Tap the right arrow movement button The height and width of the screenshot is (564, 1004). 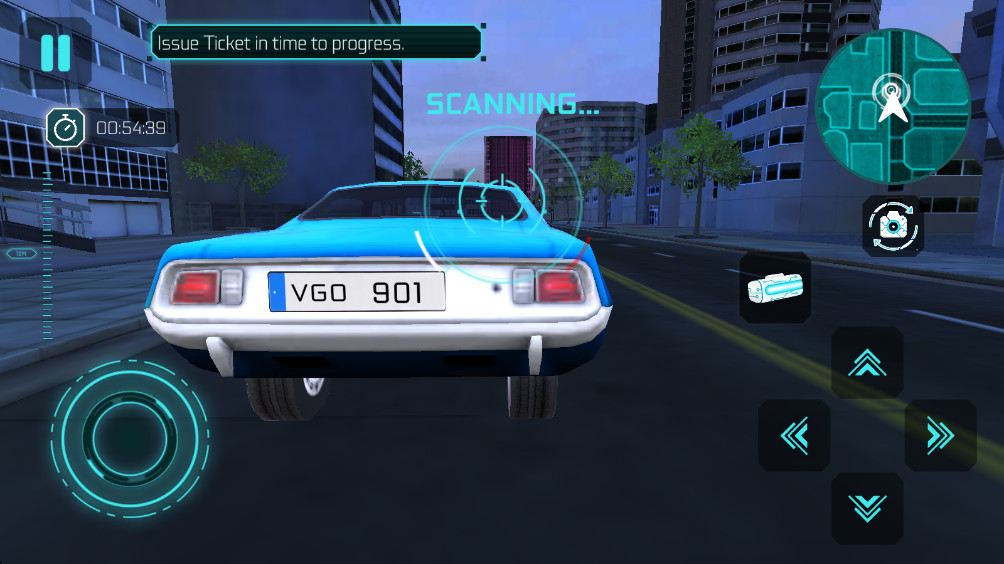point(940,436)
